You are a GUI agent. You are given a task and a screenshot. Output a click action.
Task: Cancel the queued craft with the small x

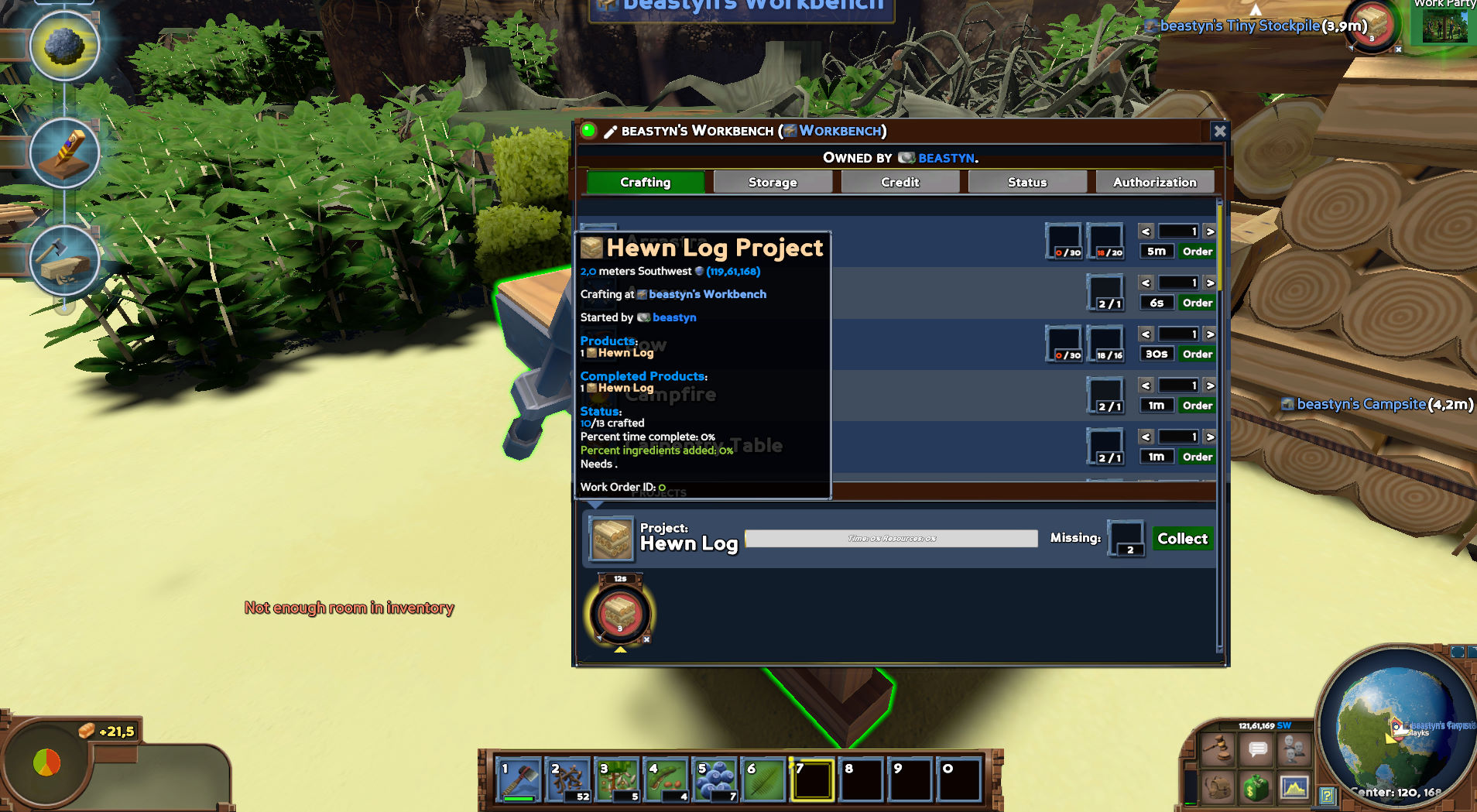click(646, 639)
